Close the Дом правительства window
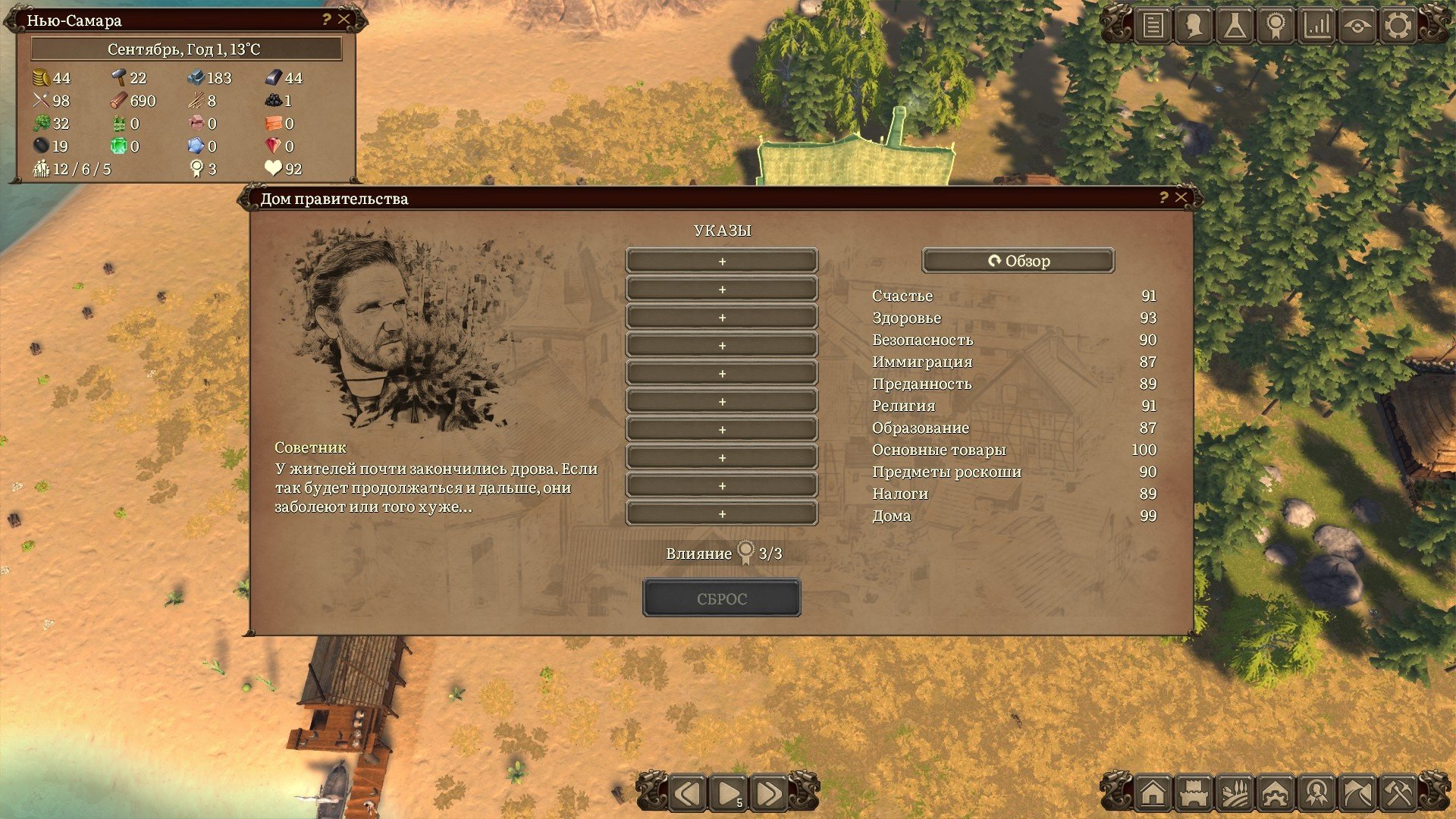Image resolution: width=1456 pixels, height=819 pixels. point(1181,198)
